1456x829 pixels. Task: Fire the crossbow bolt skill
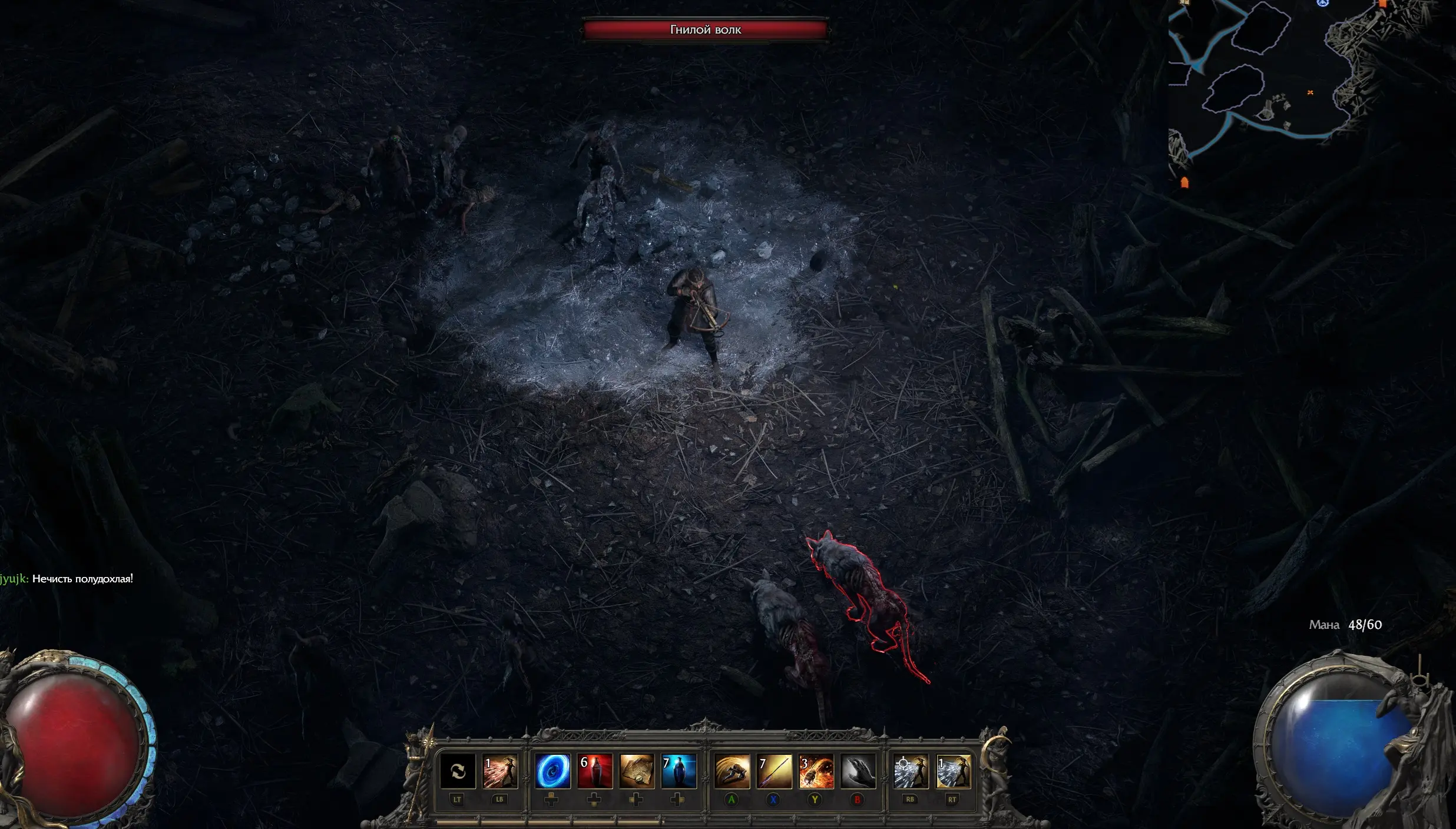774,771
